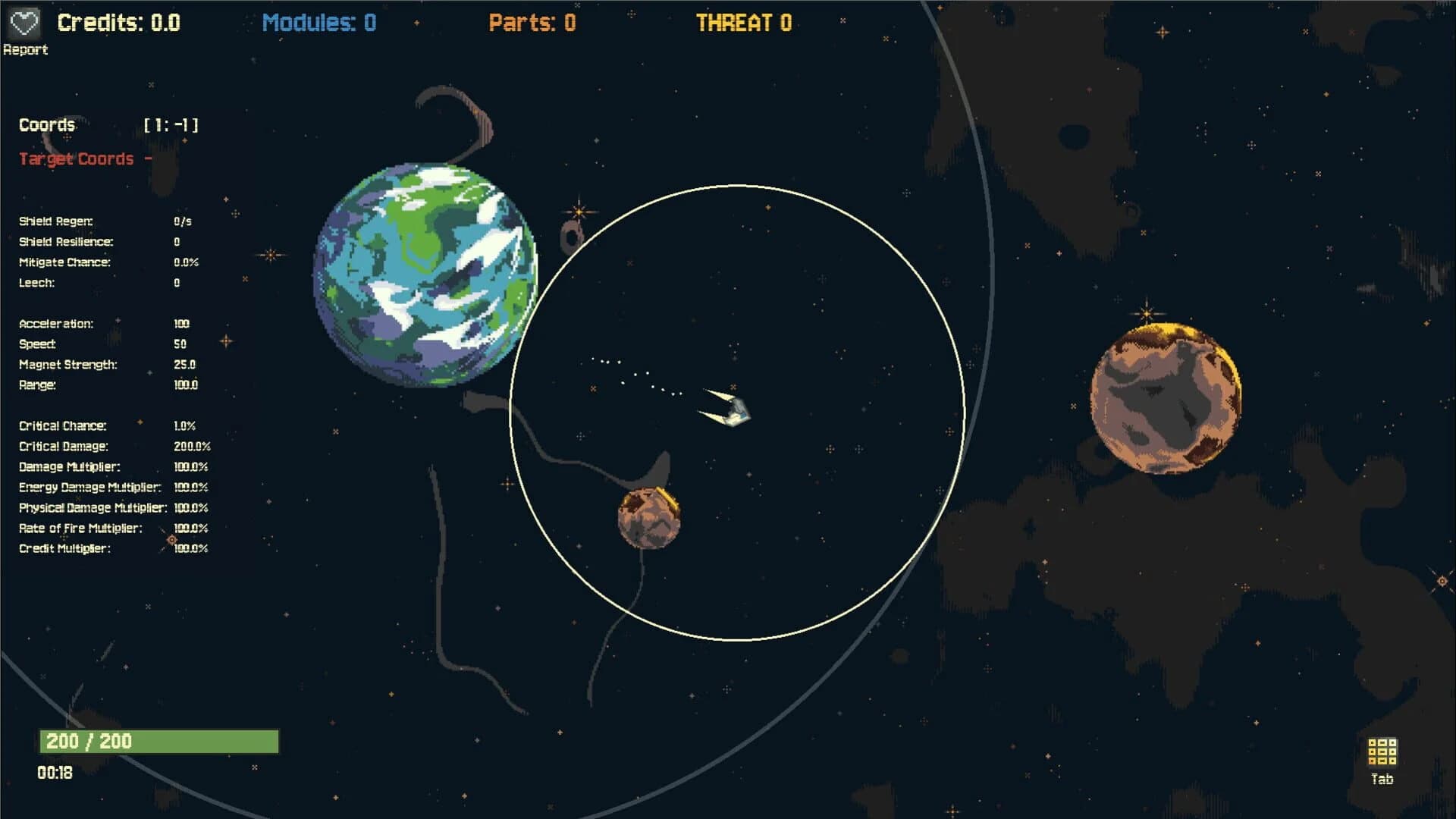Screen dimensions: 1456x819
Task: Click the Credits counter in the top bar
Action: 118,22
